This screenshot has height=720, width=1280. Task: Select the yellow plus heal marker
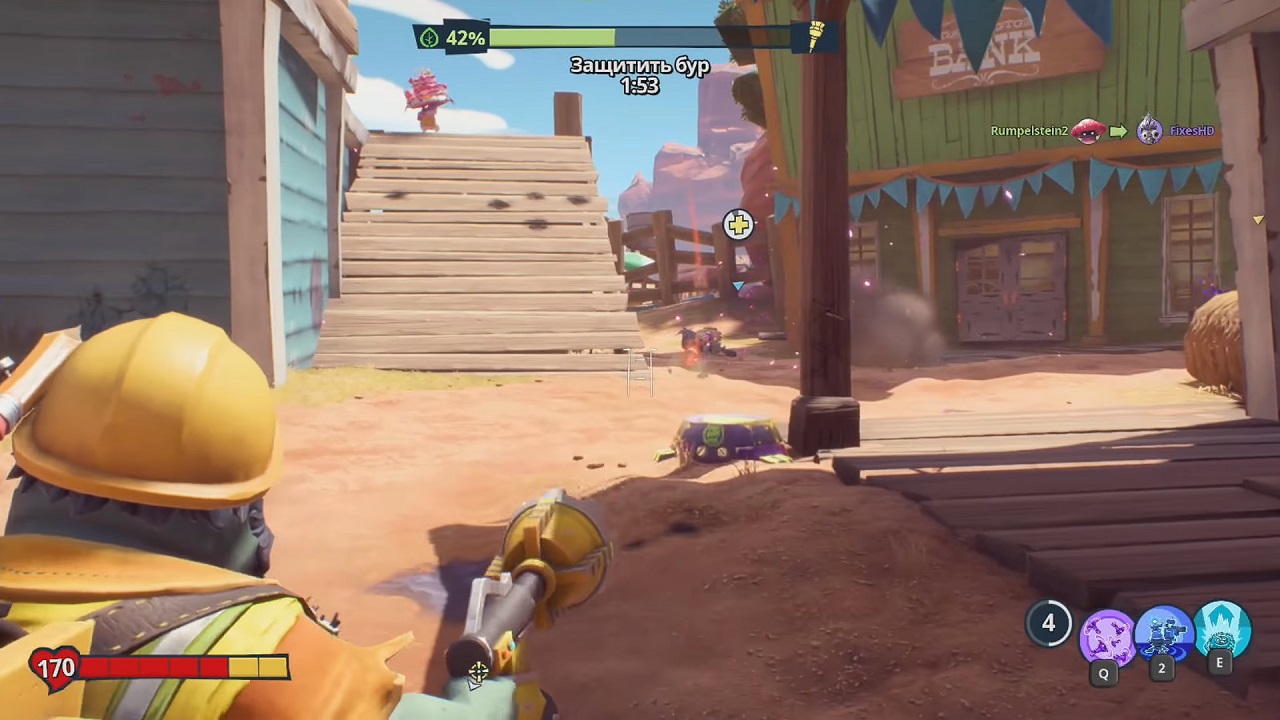(738, 225)
